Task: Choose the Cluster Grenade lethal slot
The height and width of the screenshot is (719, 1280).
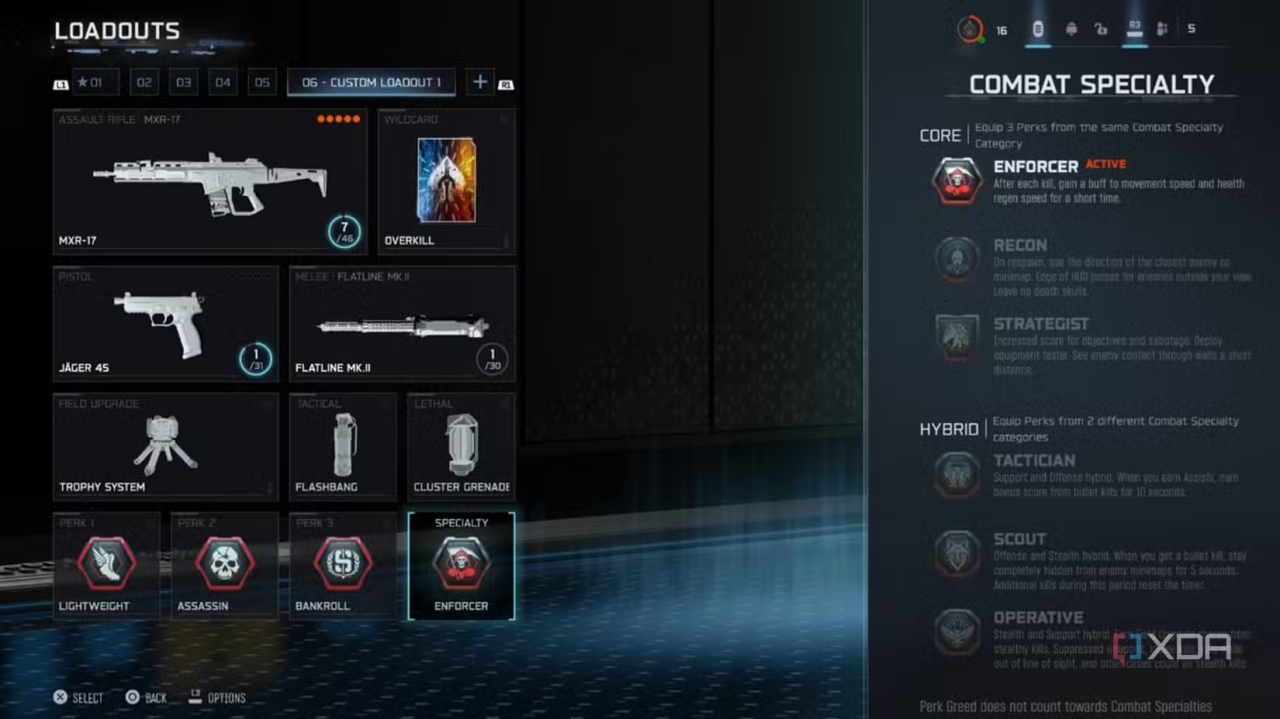Action: point(461,446)
